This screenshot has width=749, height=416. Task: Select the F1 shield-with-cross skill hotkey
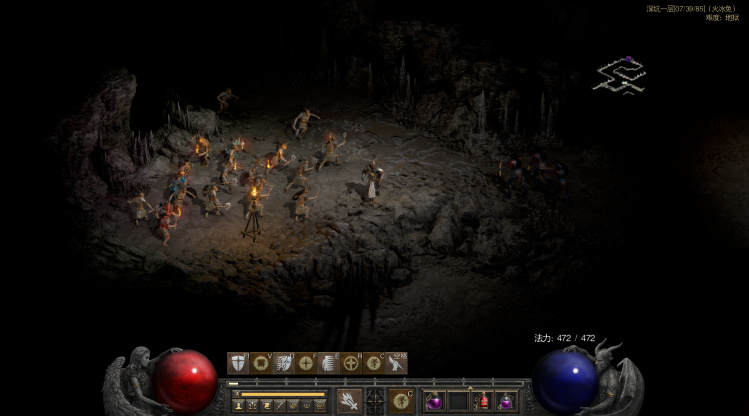point(238,363)
